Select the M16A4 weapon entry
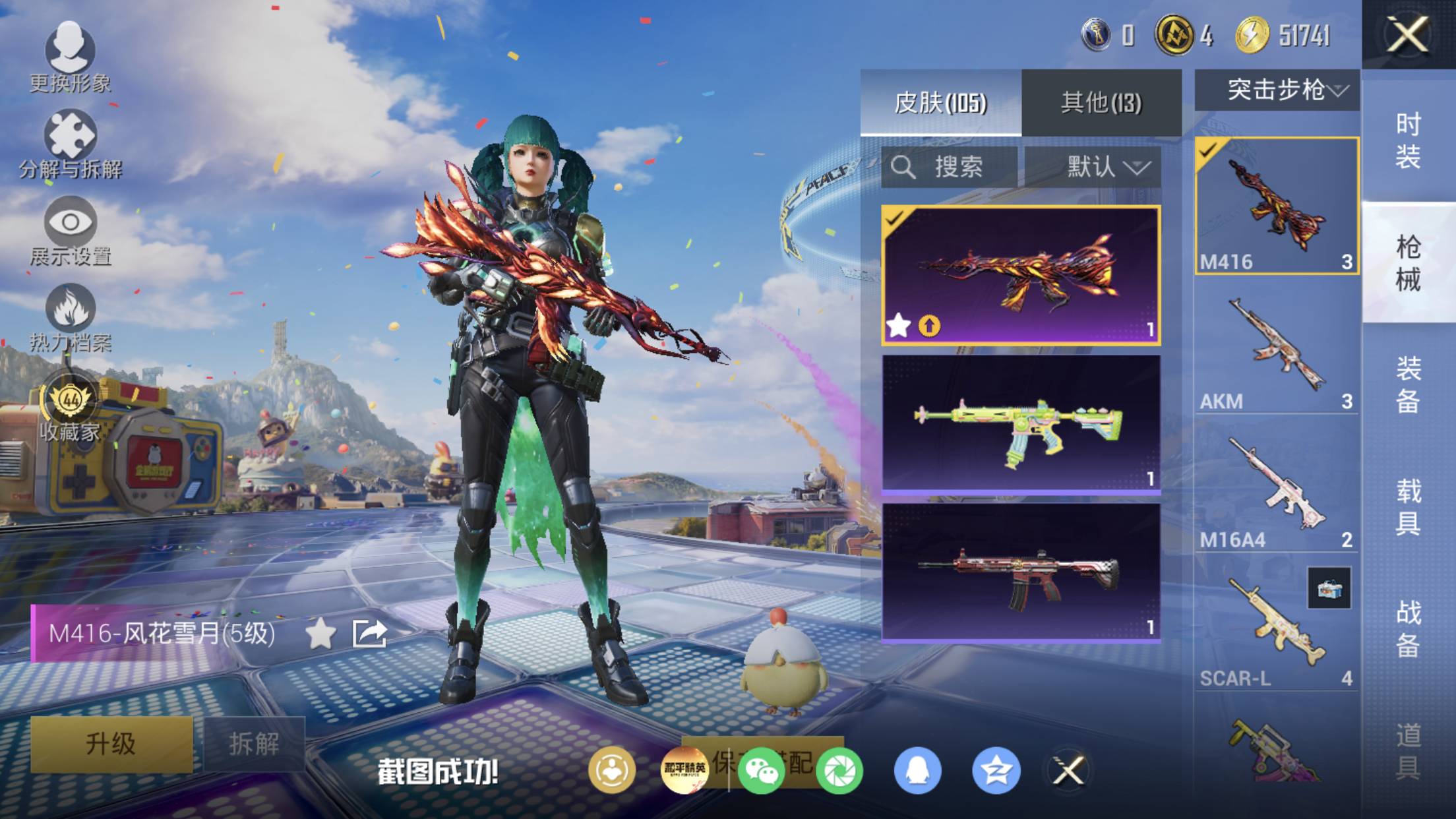The width and height of the screenshot is (1456, 819). (x=1277, y=492)
